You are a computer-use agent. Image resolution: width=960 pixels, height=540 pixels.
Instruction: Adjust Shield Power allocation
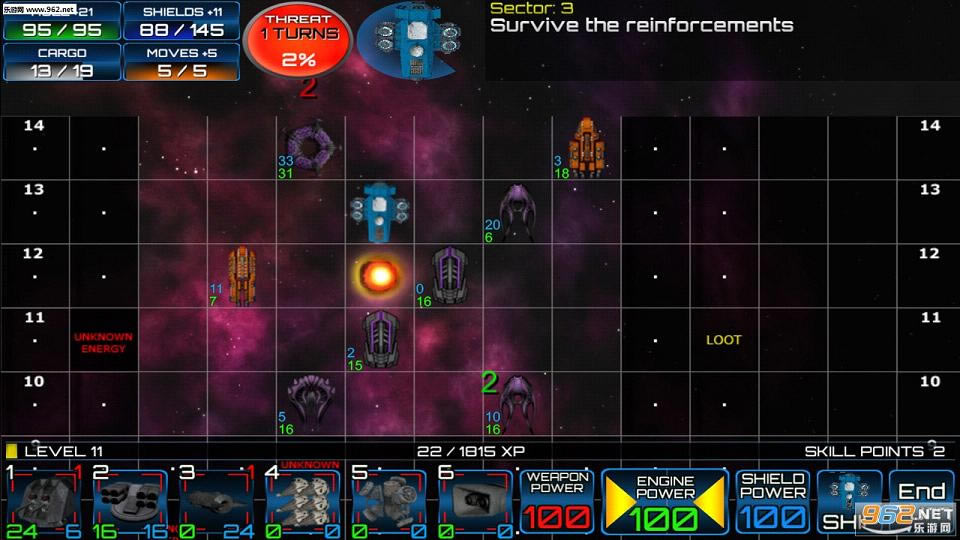pyautogui.click(x=773, y=501)
